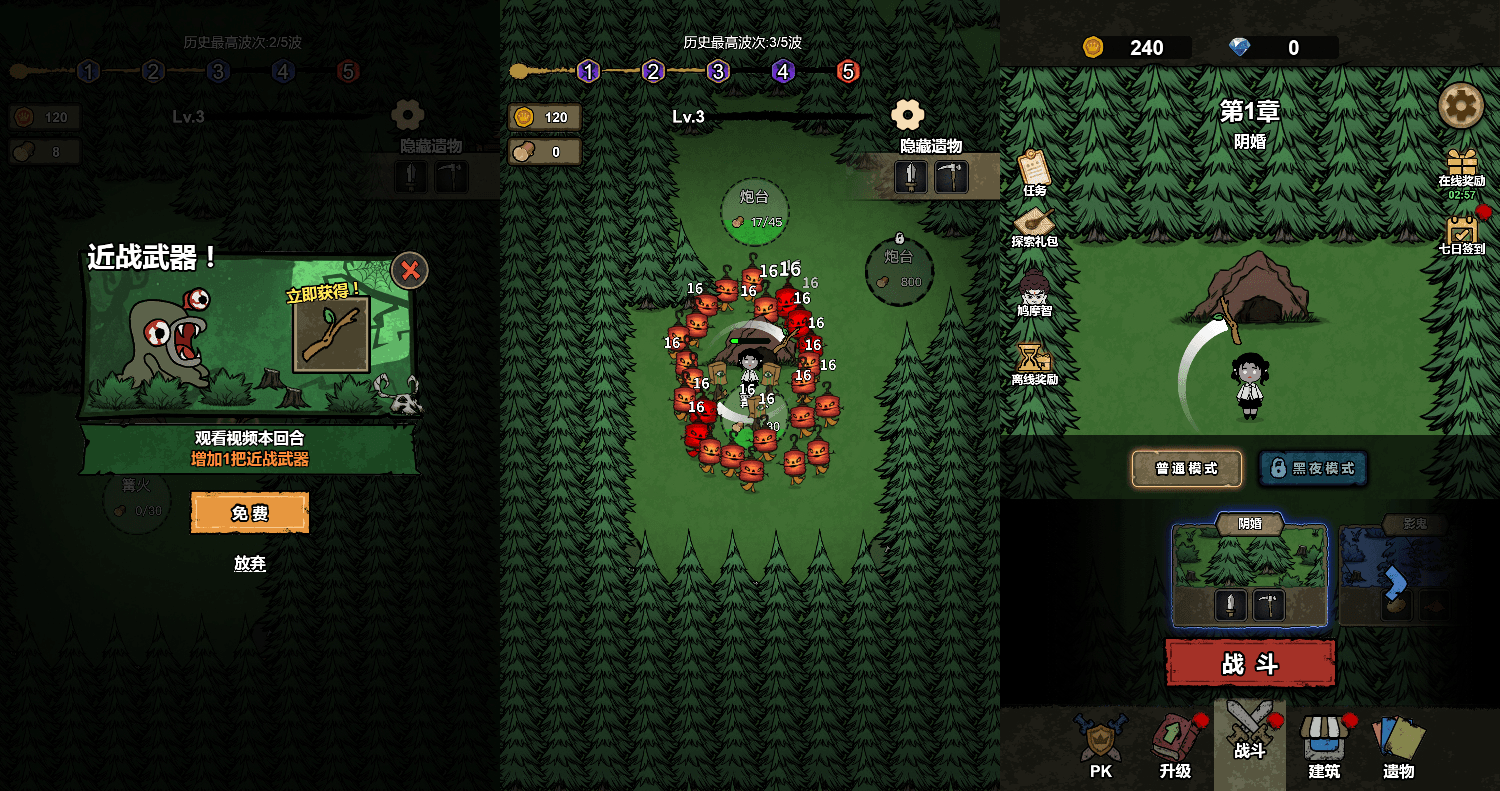Open the 七日签到 check-in calendar
This screenshot has width=1500, height=791.
(1462, 234)
